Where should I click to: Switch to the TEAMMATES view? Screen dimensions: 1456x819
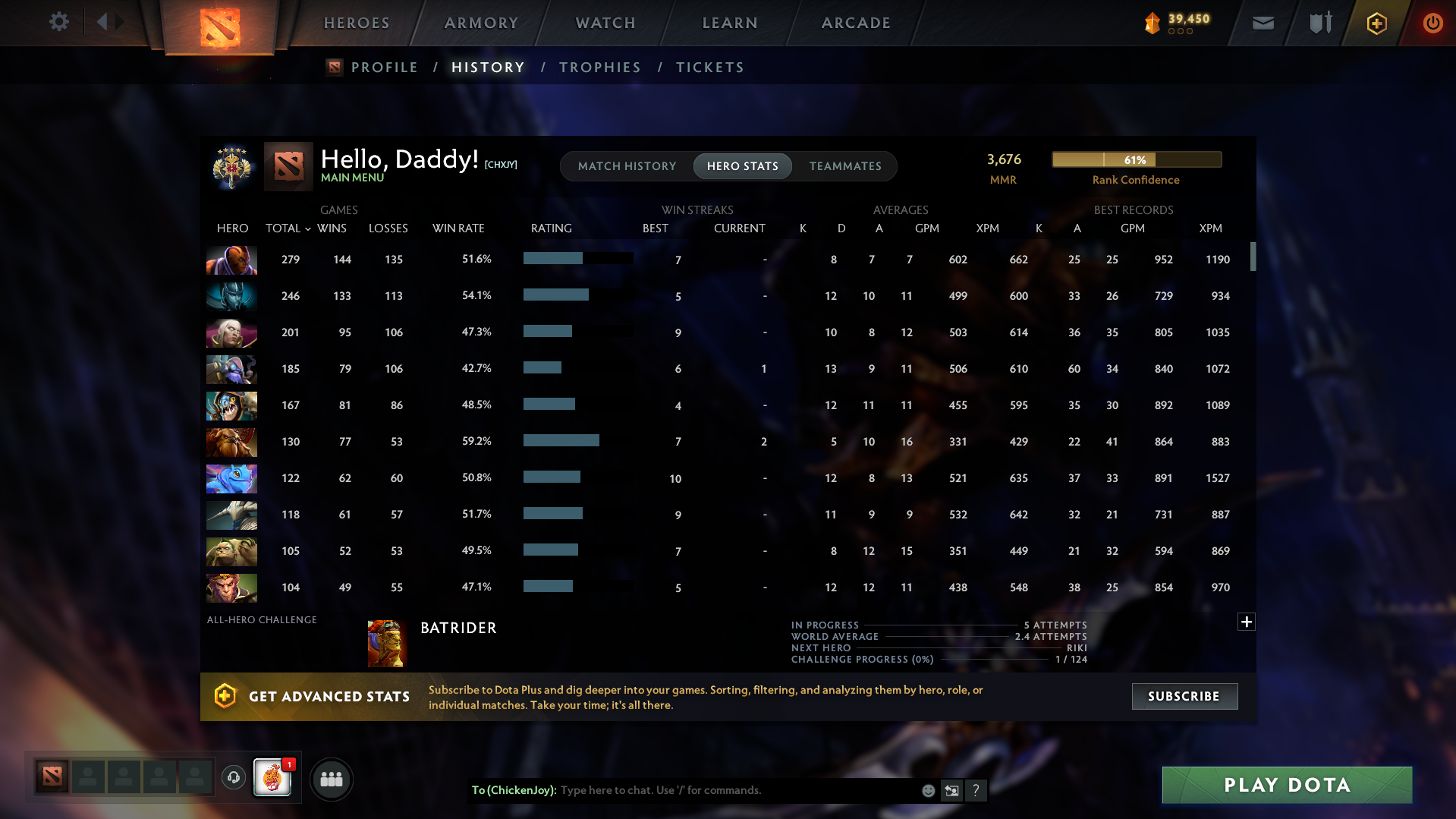click(x=845, y=165)
